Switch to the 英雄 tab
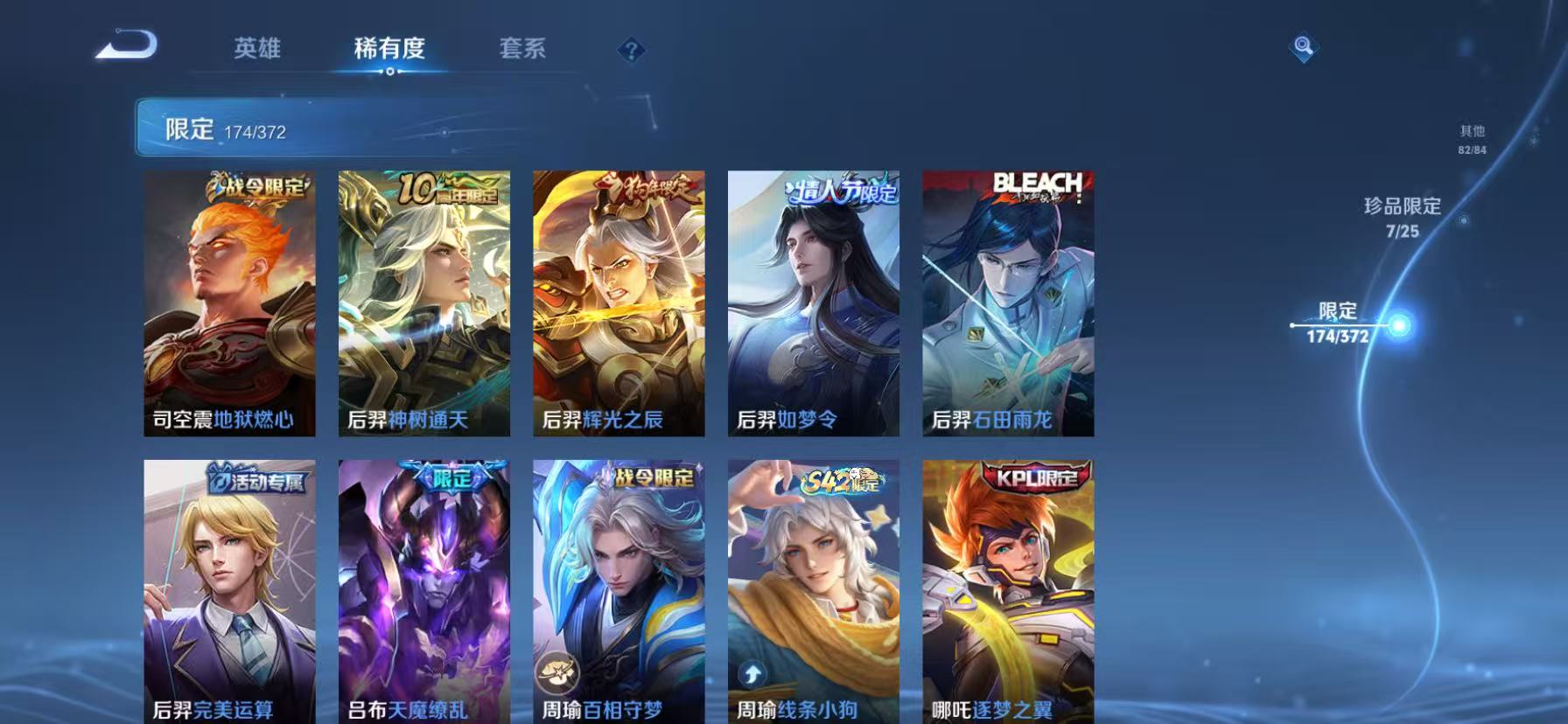The height and width of the screenshot is (724, 1568). pos(255,48)
